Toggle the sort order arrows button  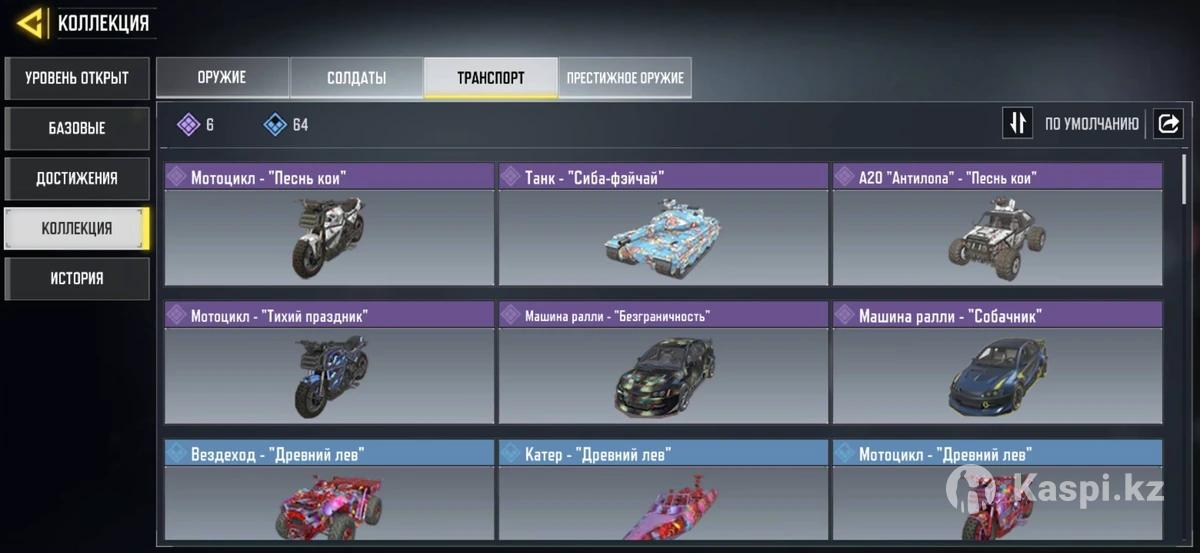[x=1017, y=123]
